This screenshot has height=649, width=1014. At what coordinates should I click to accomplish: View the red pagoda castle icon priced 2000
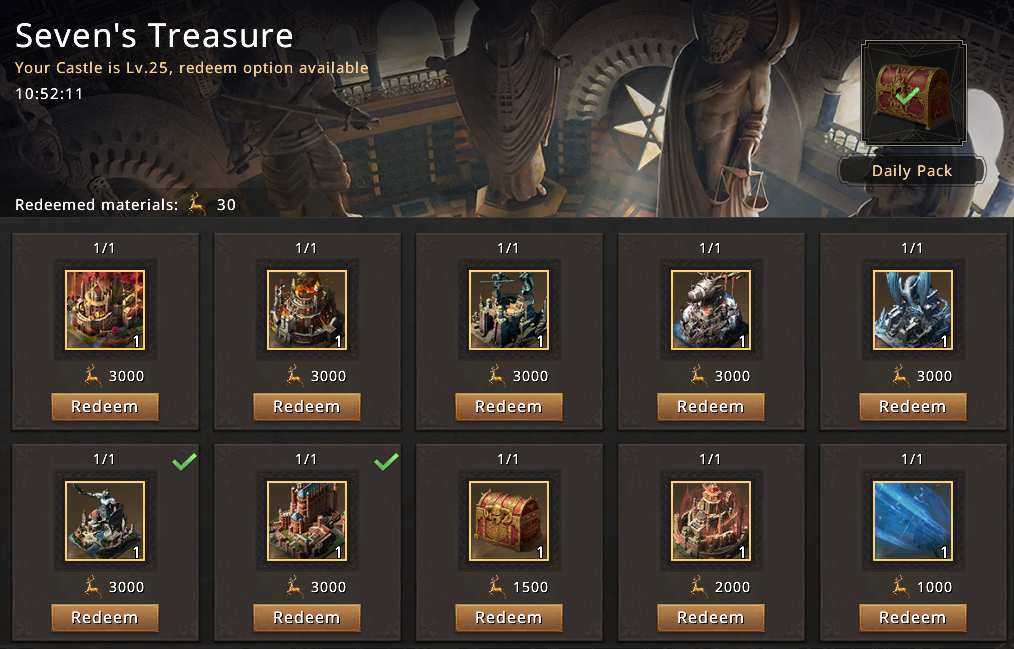point(710,521)
